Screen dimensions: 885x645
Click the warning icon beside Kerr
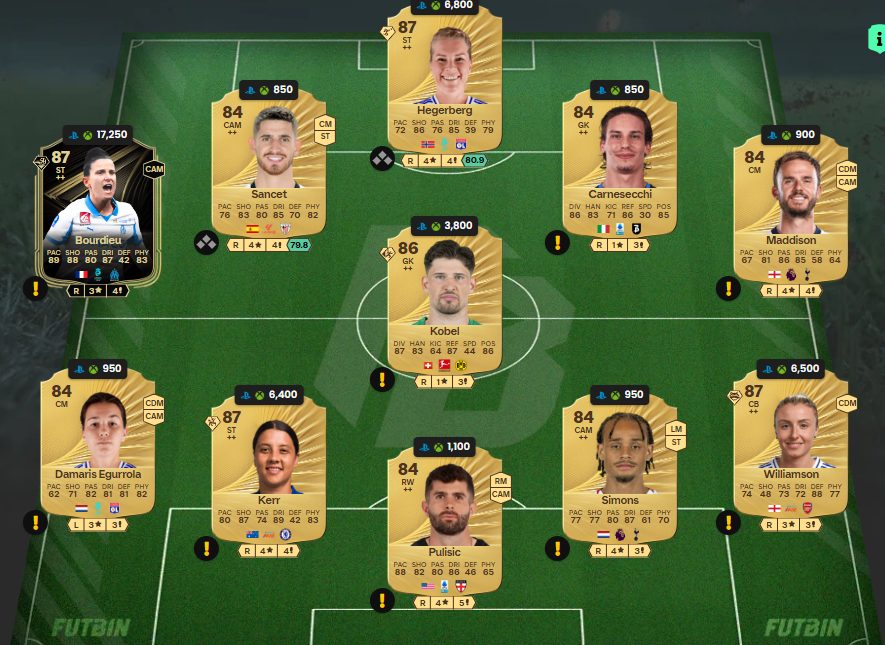pos(207,547)
